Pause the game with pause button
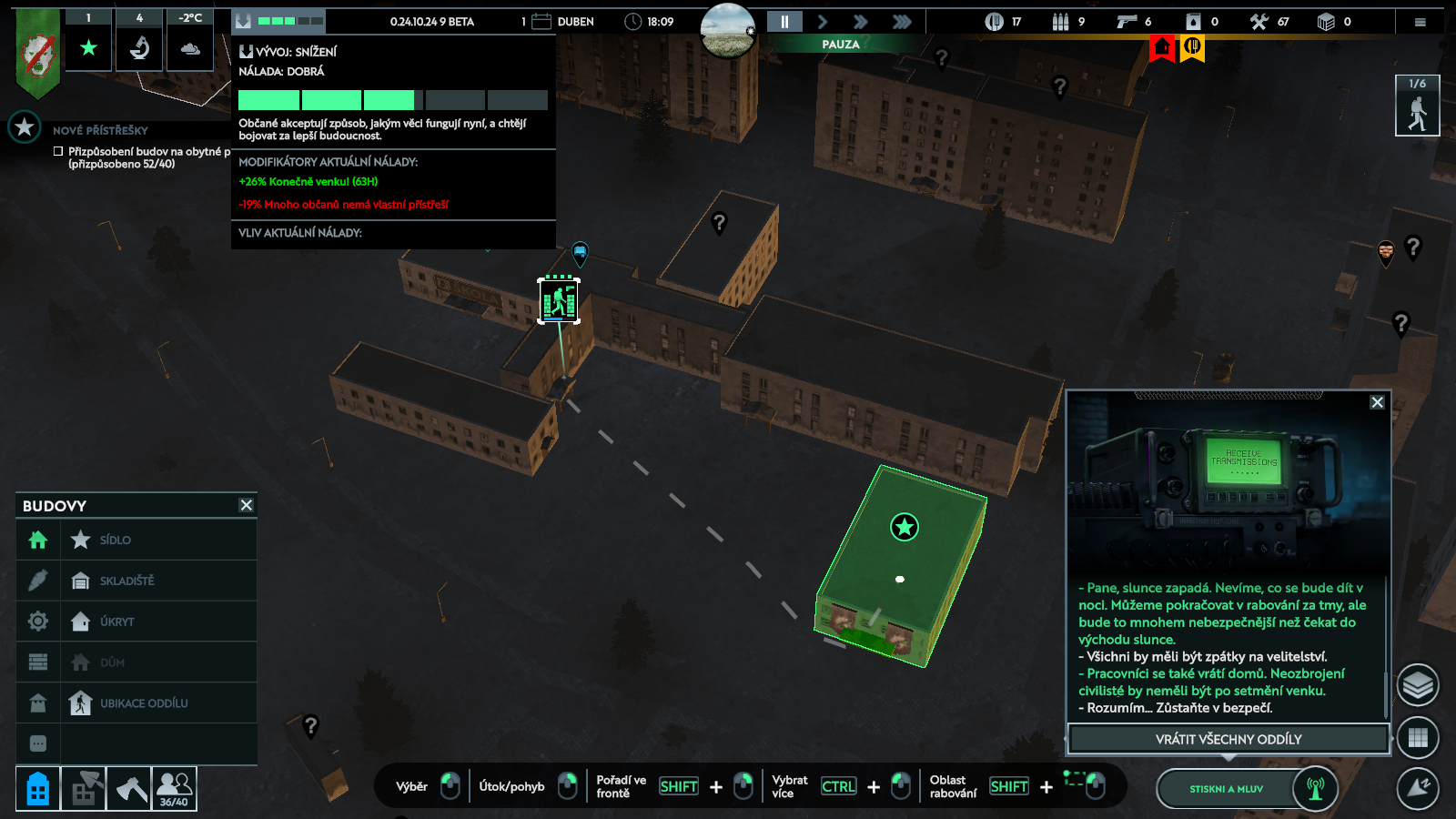 point(784,22)
